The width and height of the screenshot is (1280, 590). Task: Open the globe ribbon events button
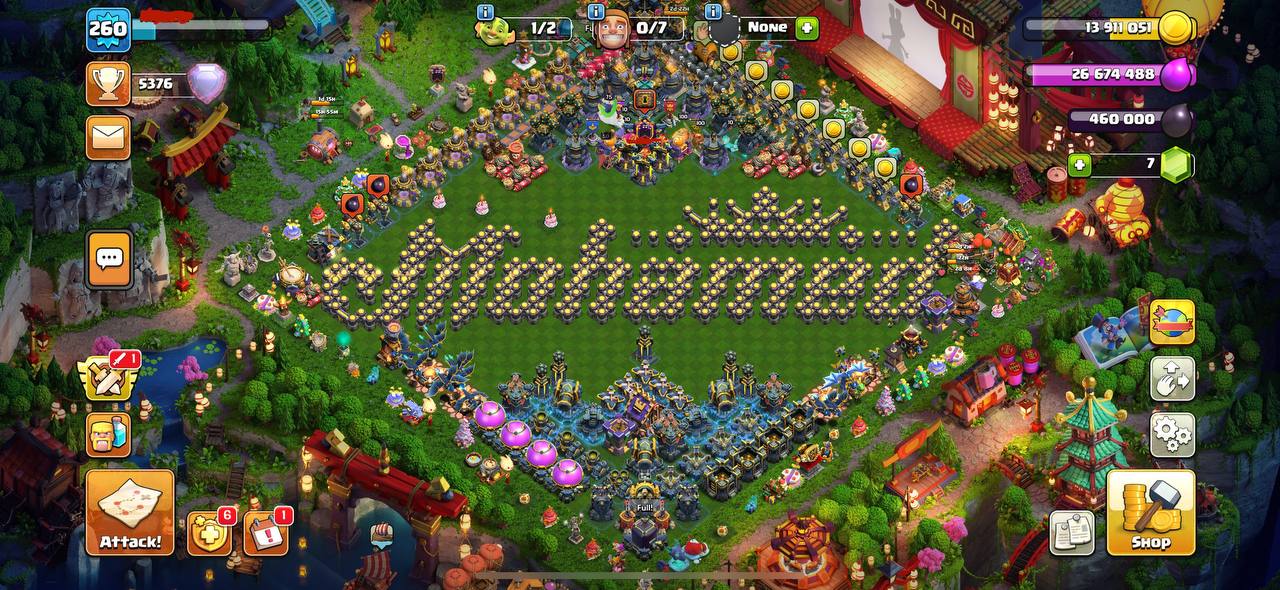click(1172, 322)
